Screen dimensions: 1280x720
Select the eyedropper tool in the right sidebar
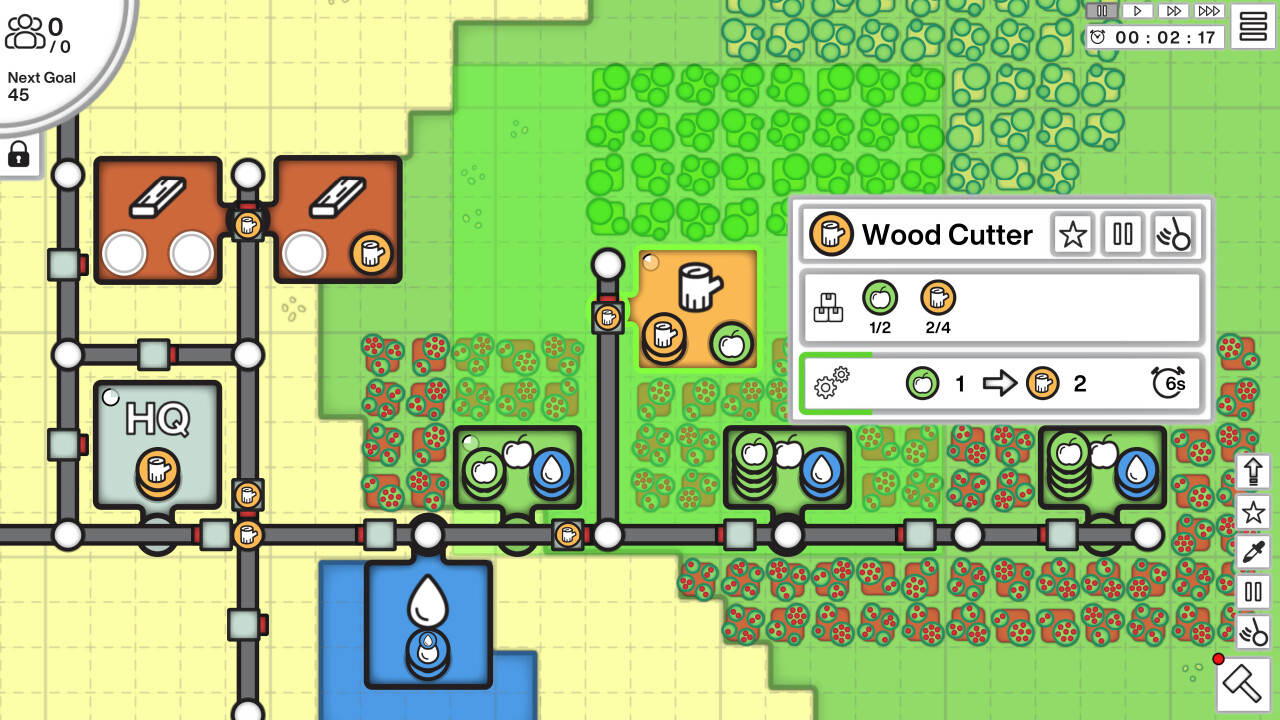click(x=1251, y=551)
